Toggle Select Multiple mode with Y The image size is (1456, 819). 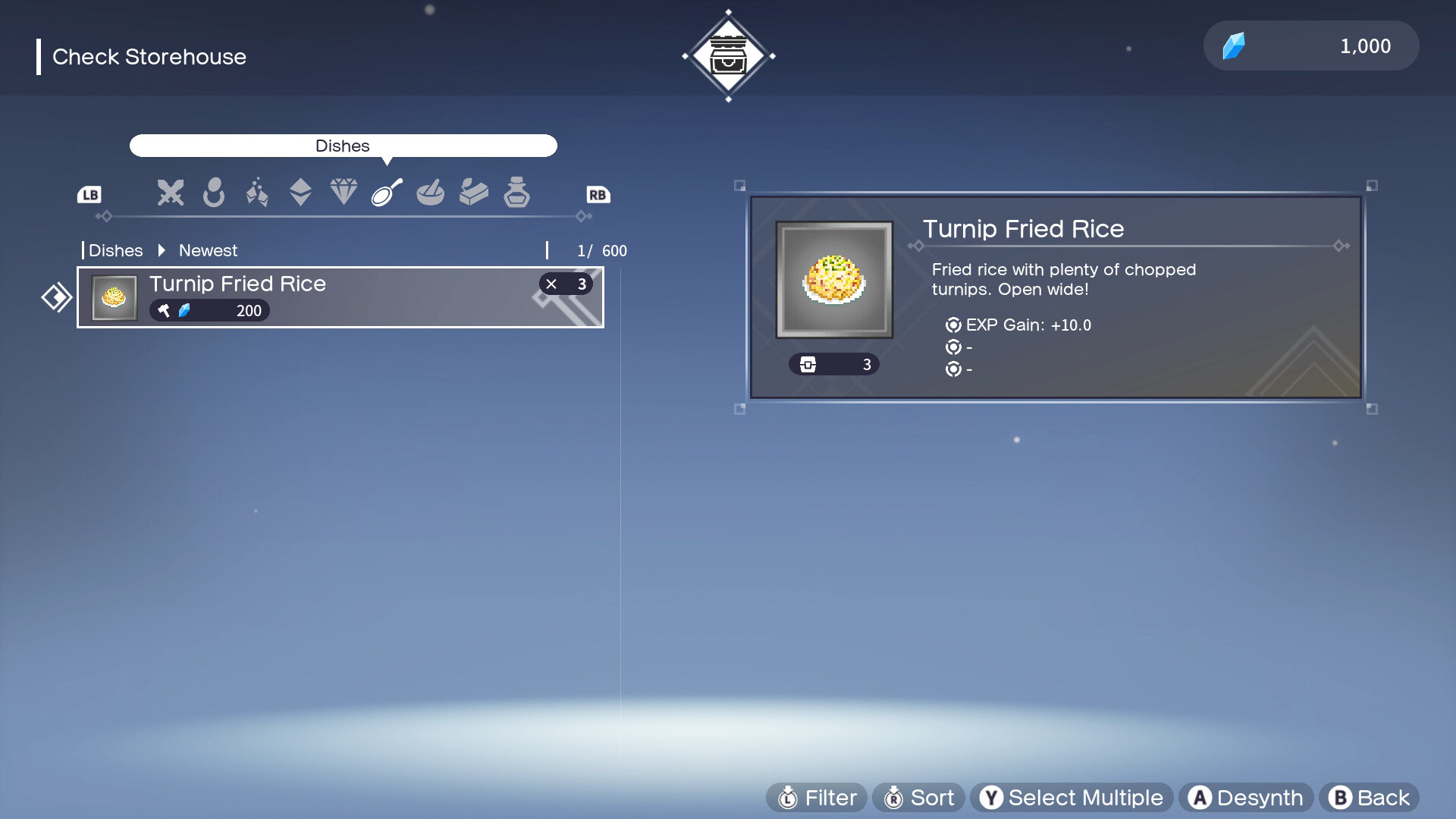pyautogui.click(x=1070, y=798)
